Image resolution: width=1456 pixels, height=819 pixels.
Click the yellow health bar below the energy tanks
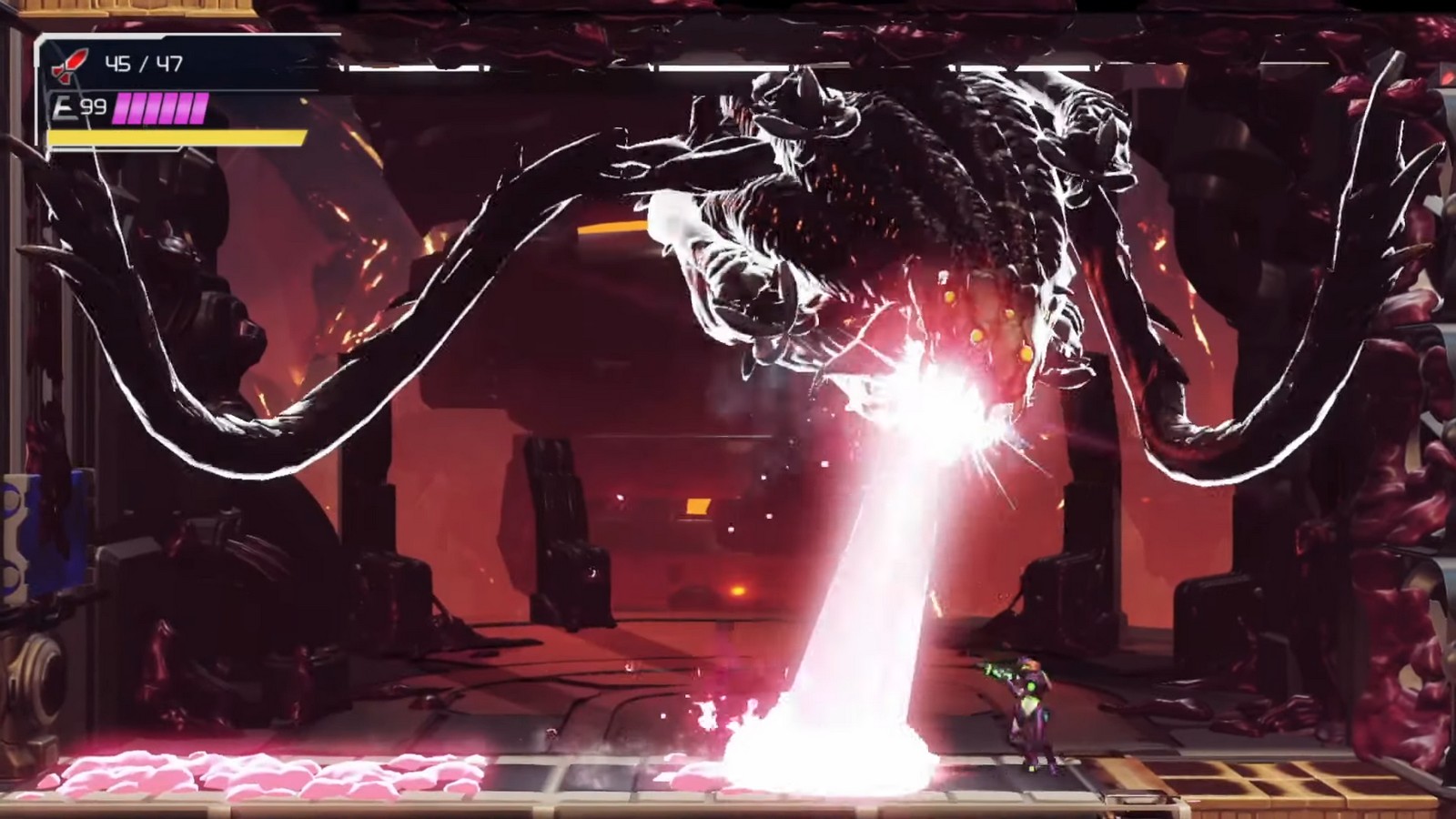tap(177, 137)
